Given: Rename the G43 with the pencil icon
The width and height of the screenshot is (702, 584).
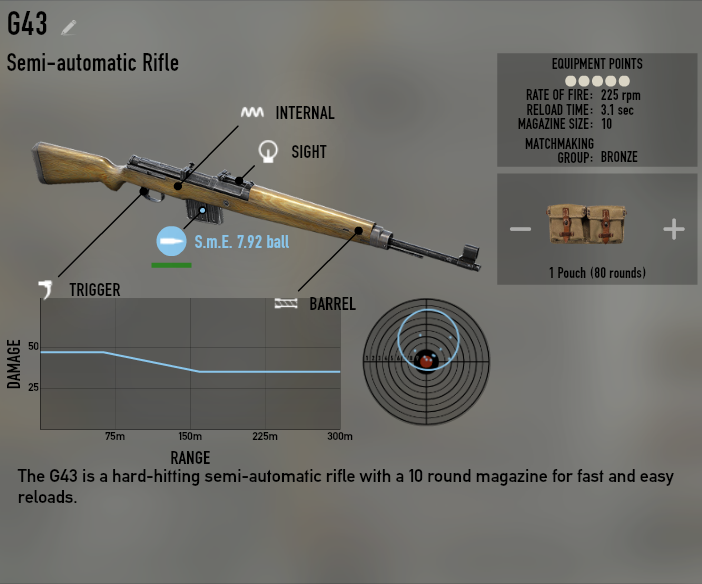Looking at the screenshot, I should click(69, 26).
